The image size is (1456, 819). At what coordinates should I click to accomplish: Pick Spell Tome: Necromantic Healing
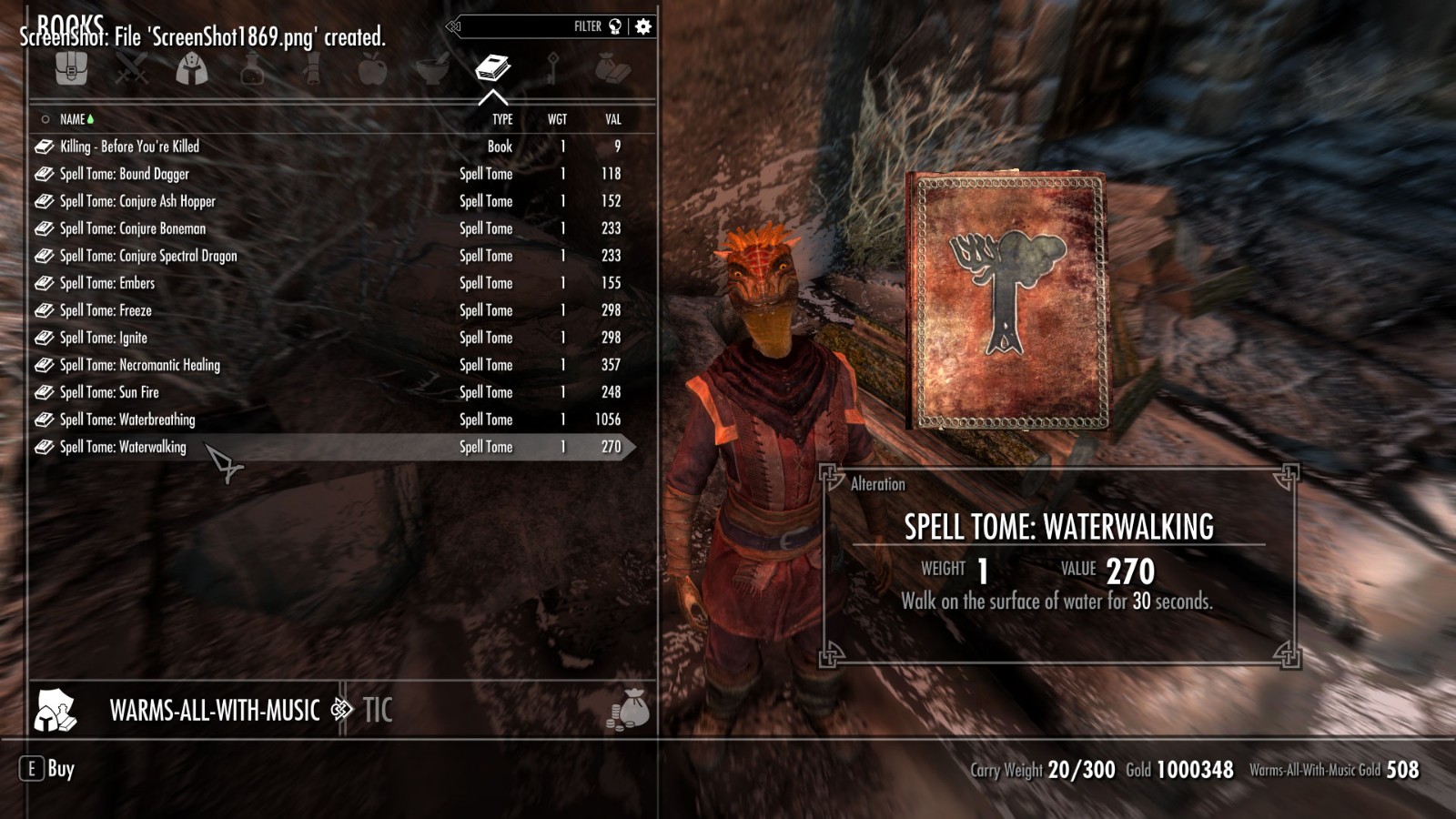[x=139, y=365]
